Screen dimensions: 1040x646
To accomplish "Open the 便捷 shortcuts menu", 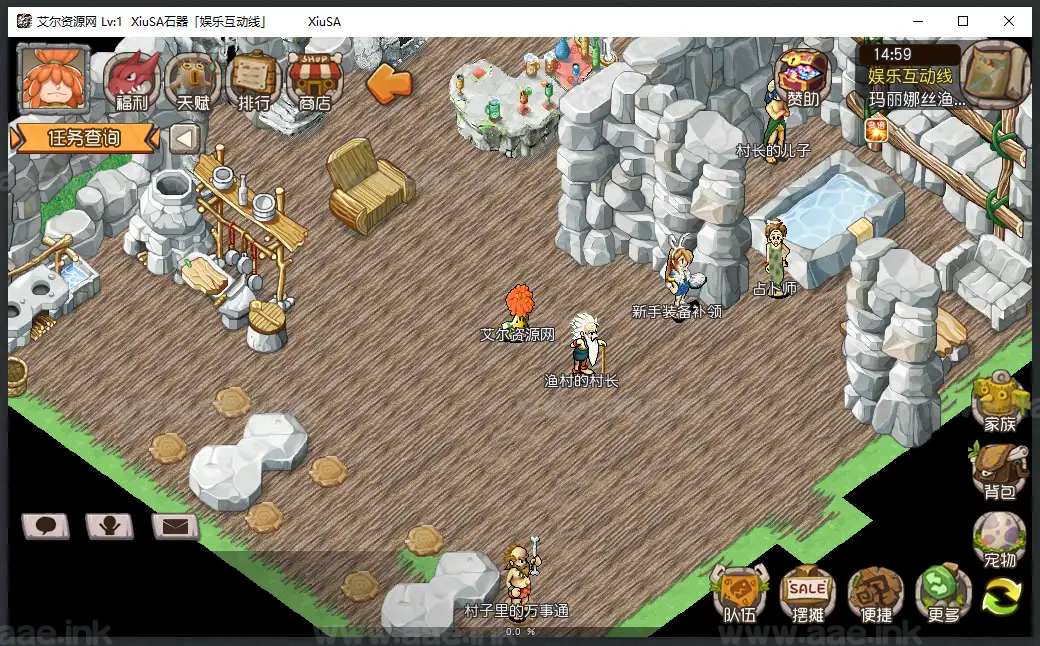I will (x=877, y=595).
